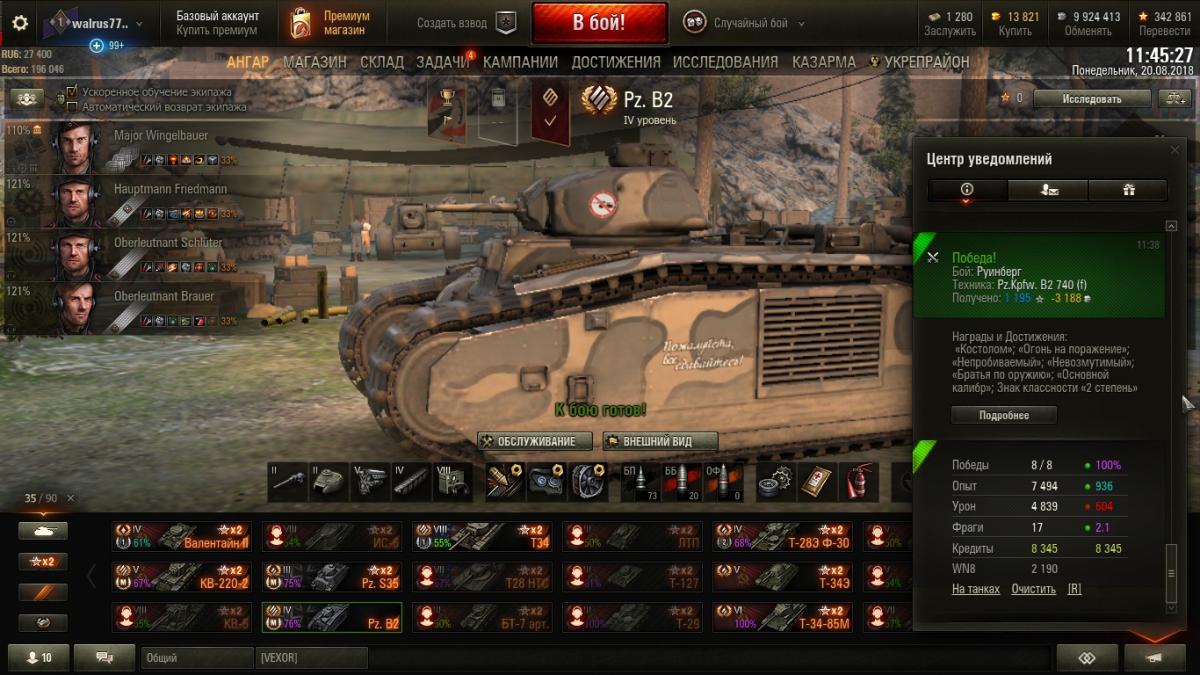Click the Исследовать button
The image size is (1200, 675).
point(1091,99)
